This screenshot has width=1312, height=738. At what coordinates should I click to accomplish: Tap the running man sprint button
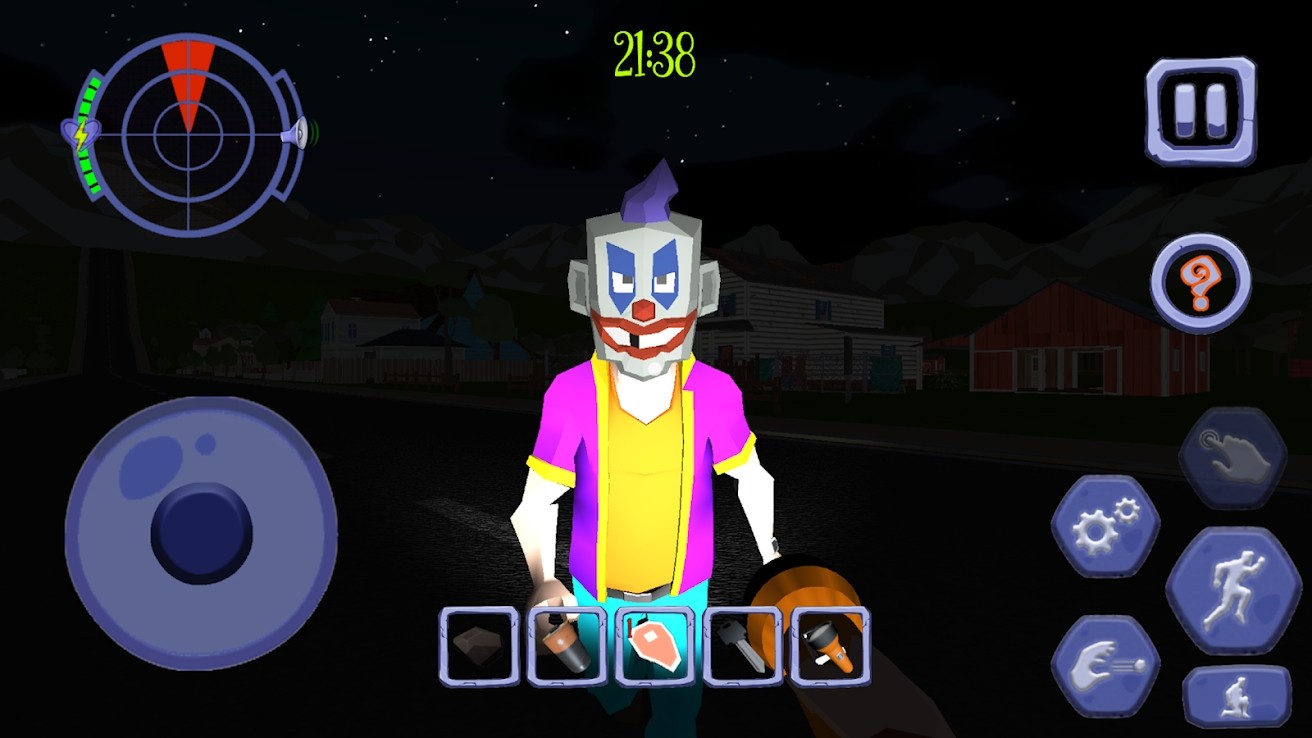1233,592
